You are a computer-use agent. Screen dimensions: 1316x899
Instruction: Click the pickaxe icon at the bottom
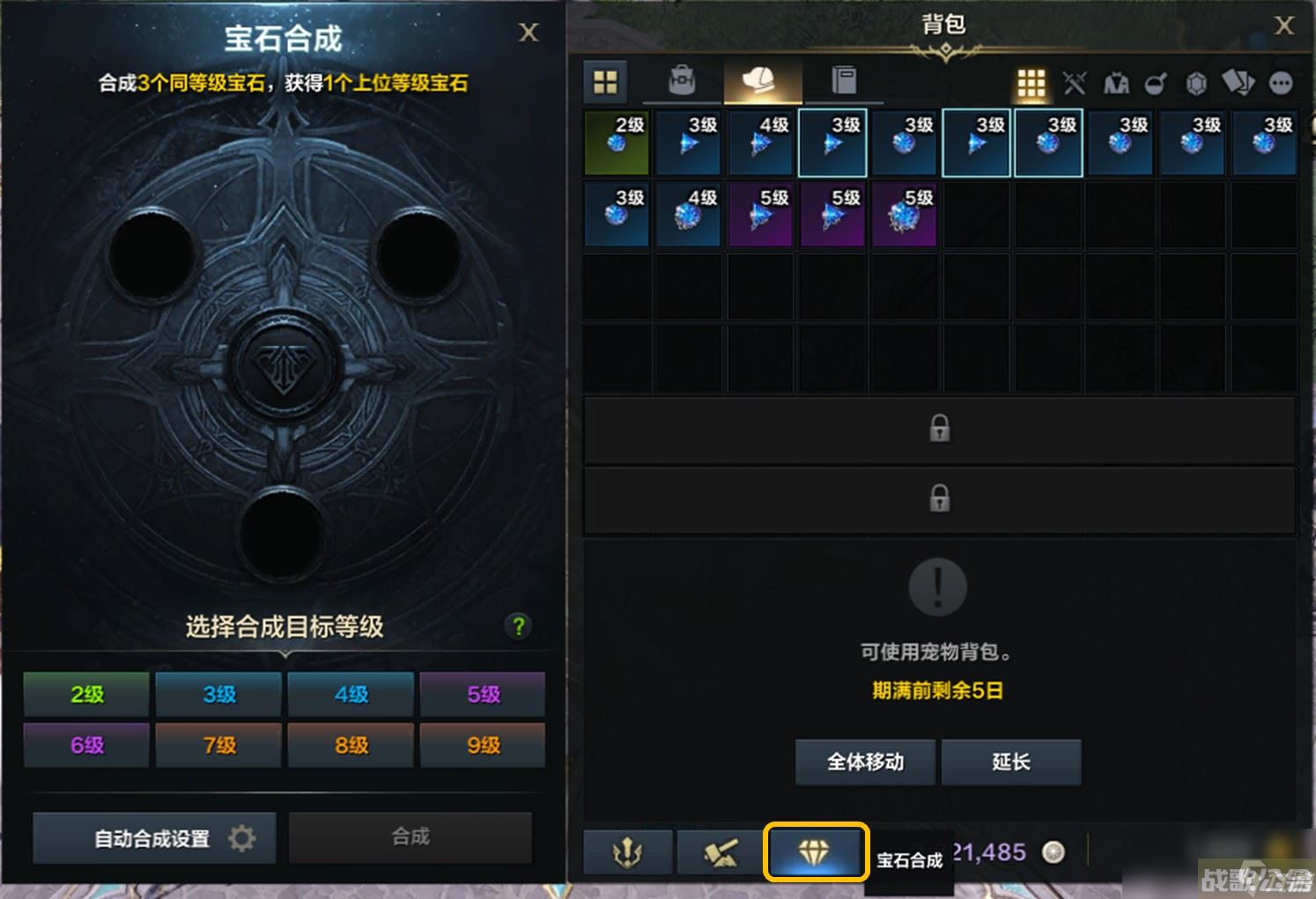click(721, 852)
